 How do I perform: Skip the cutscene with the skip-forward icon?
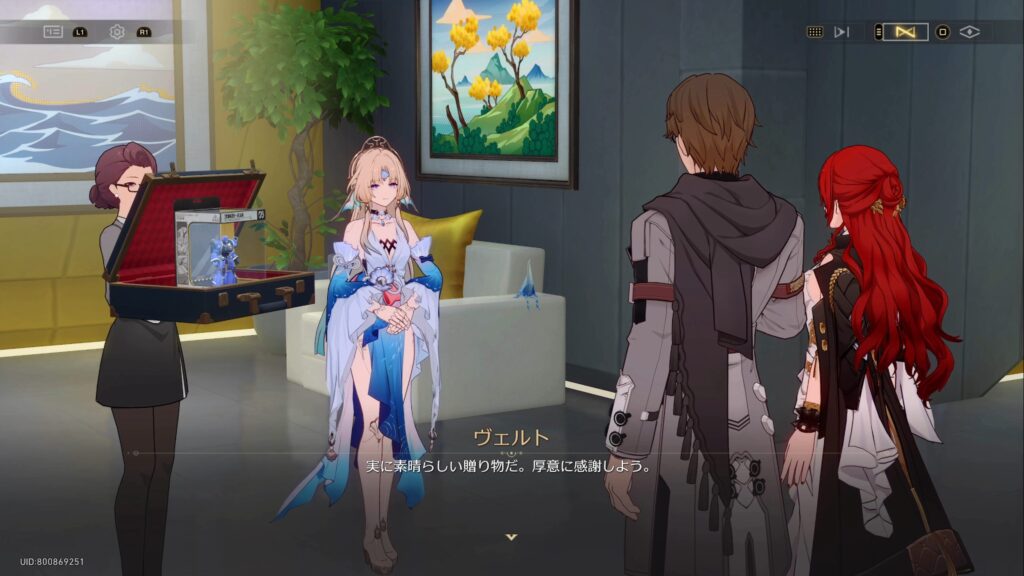tap(841, 32)
